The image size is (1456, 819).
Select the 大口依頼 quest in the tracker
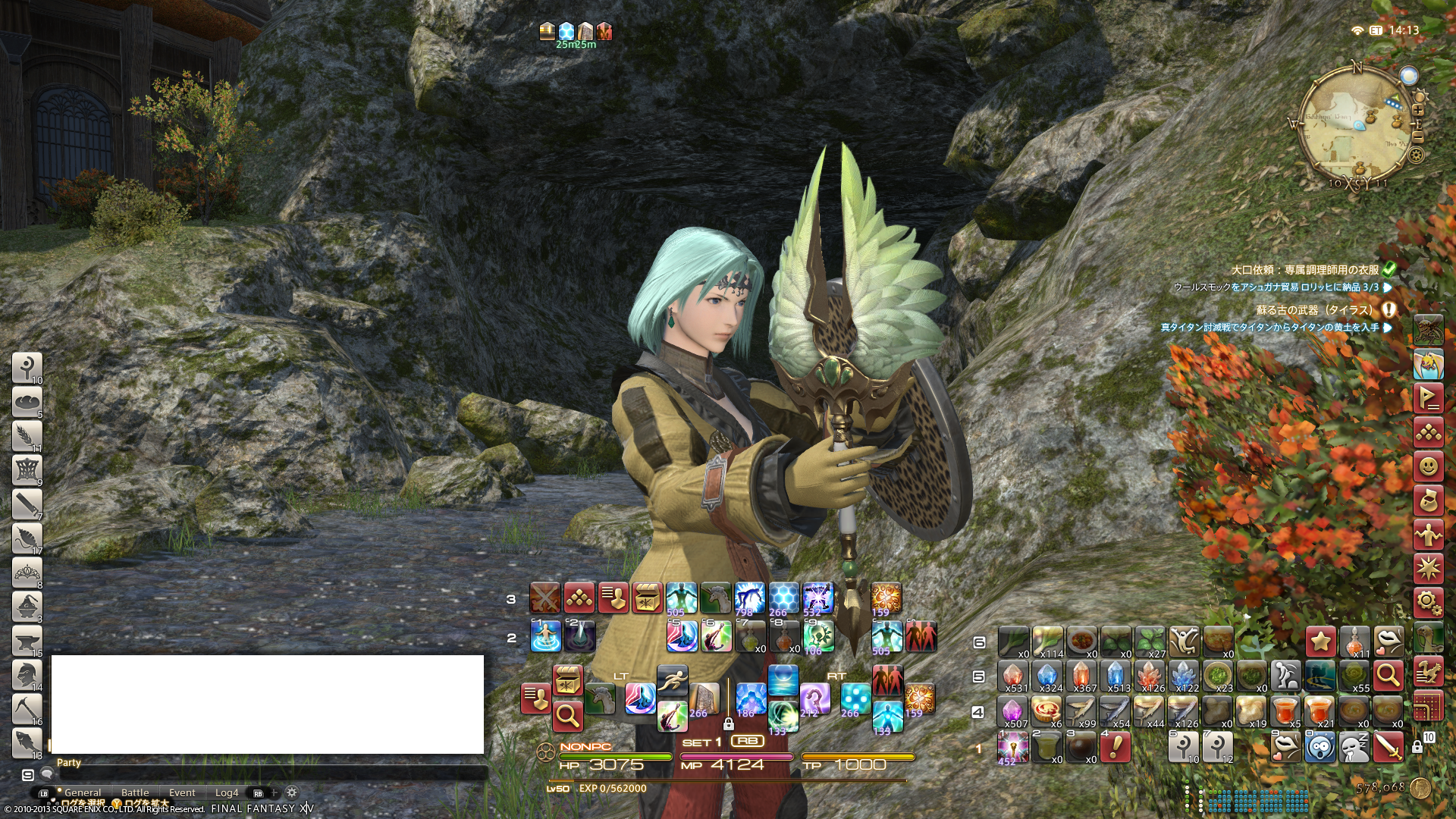[1304, 270]
